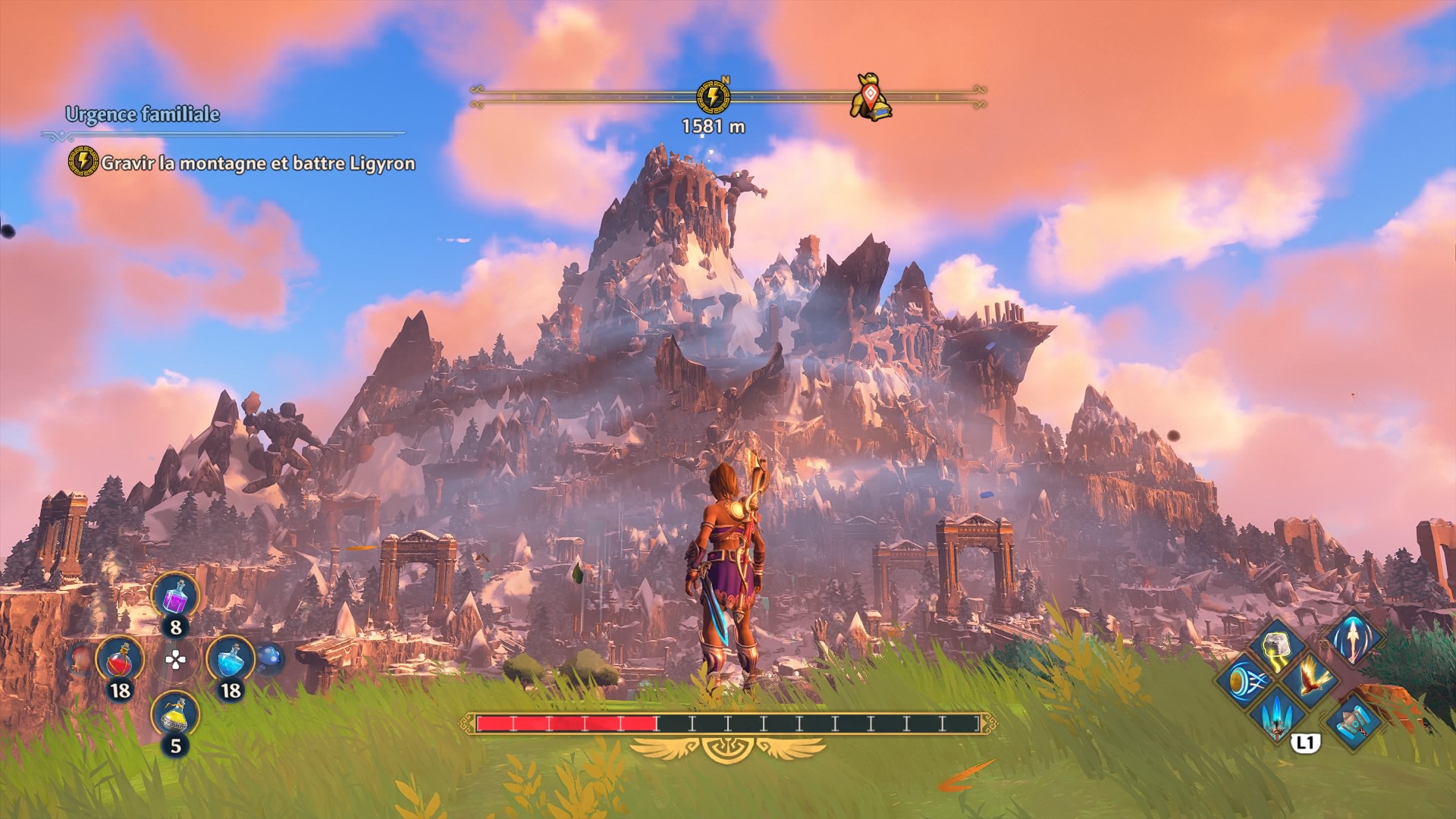Viewport: 1456px width, 819px height.
Task: Drink the yellow potion flask
Action: point(175,715)
